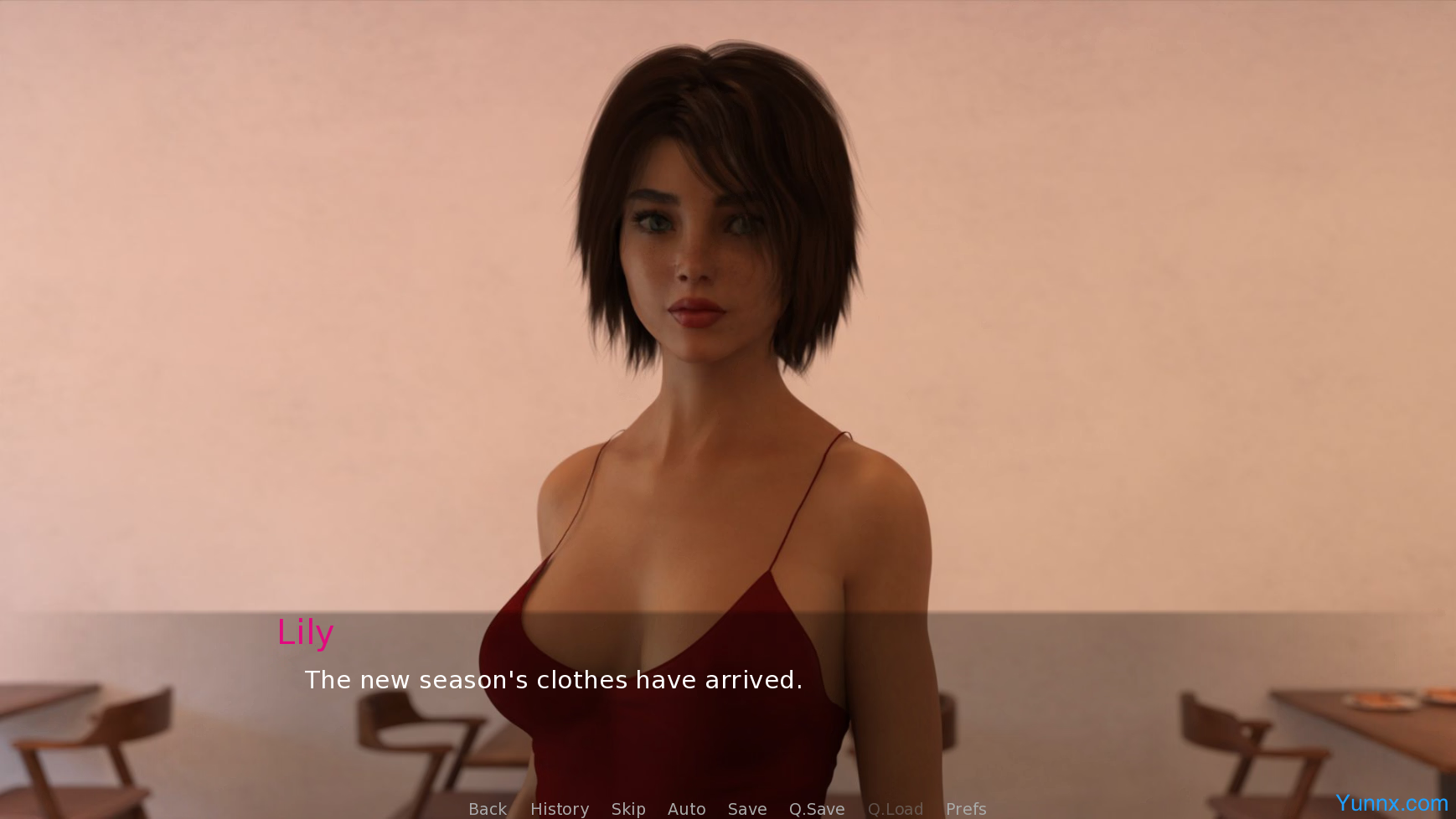Go back one dialogue line

(487, 809)
